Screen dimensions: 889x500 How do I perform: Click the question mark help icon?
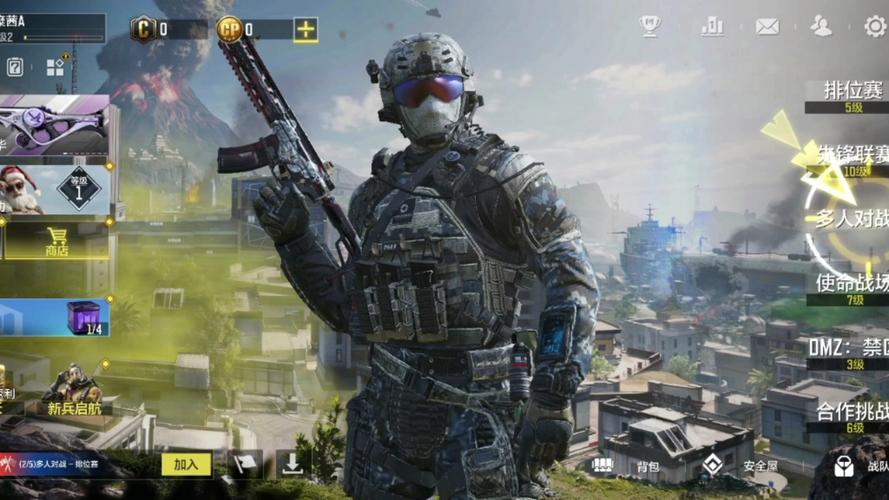[x=15, y=68]
